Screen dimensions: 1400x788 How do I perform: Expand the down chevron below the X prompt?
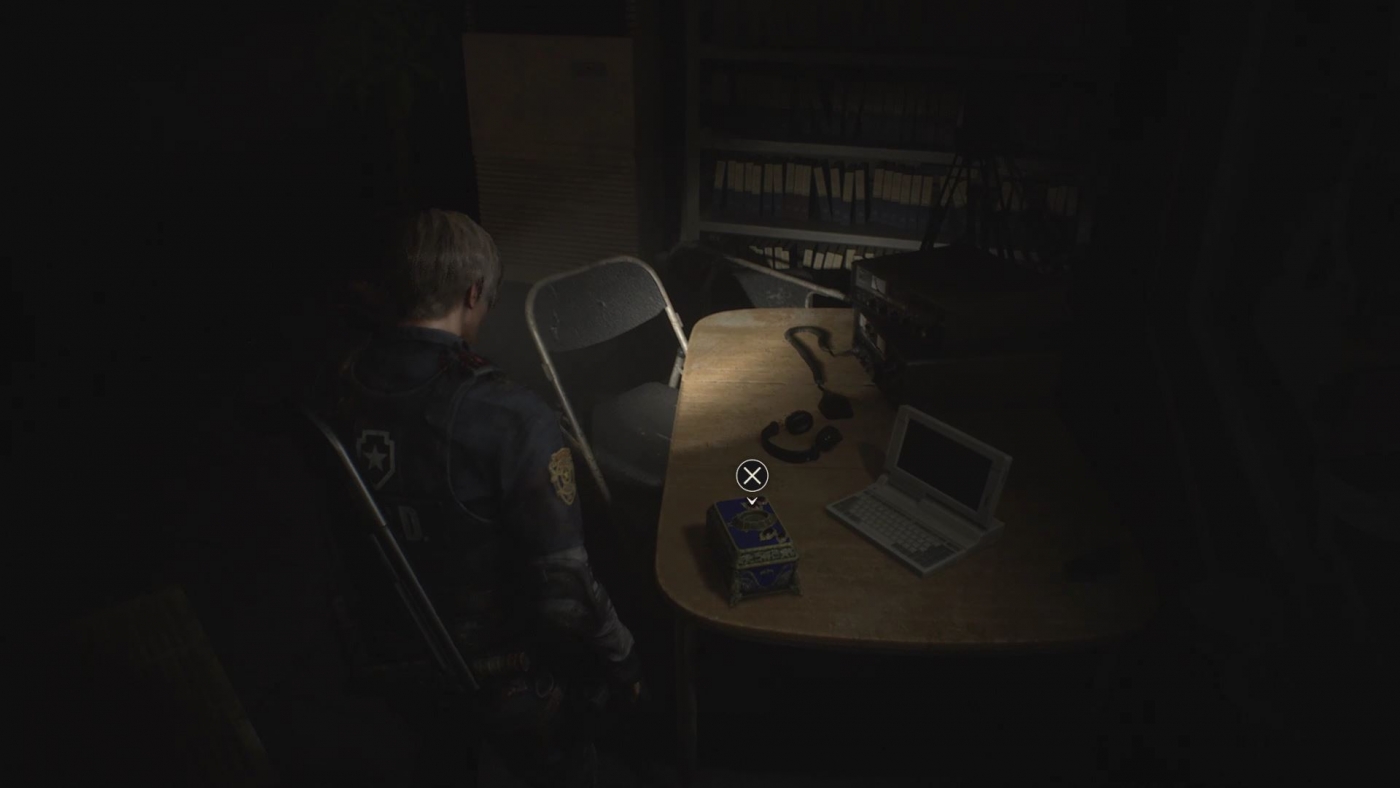[750, 500]
